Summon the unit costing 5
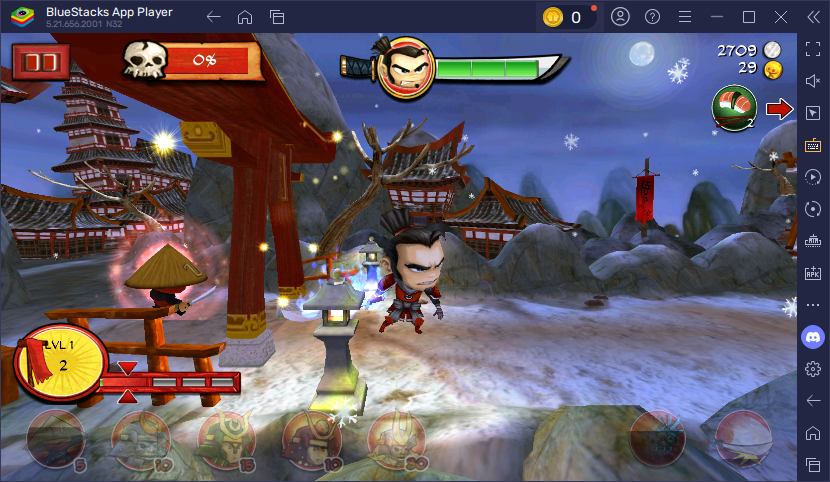 click(x=56, y=438)
